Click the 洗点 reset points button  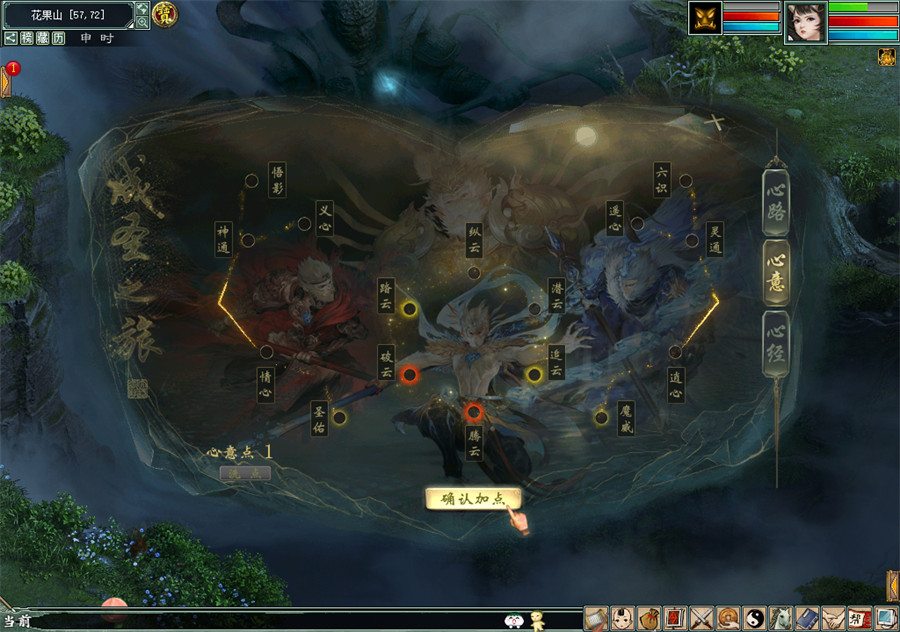coord(244,473)
